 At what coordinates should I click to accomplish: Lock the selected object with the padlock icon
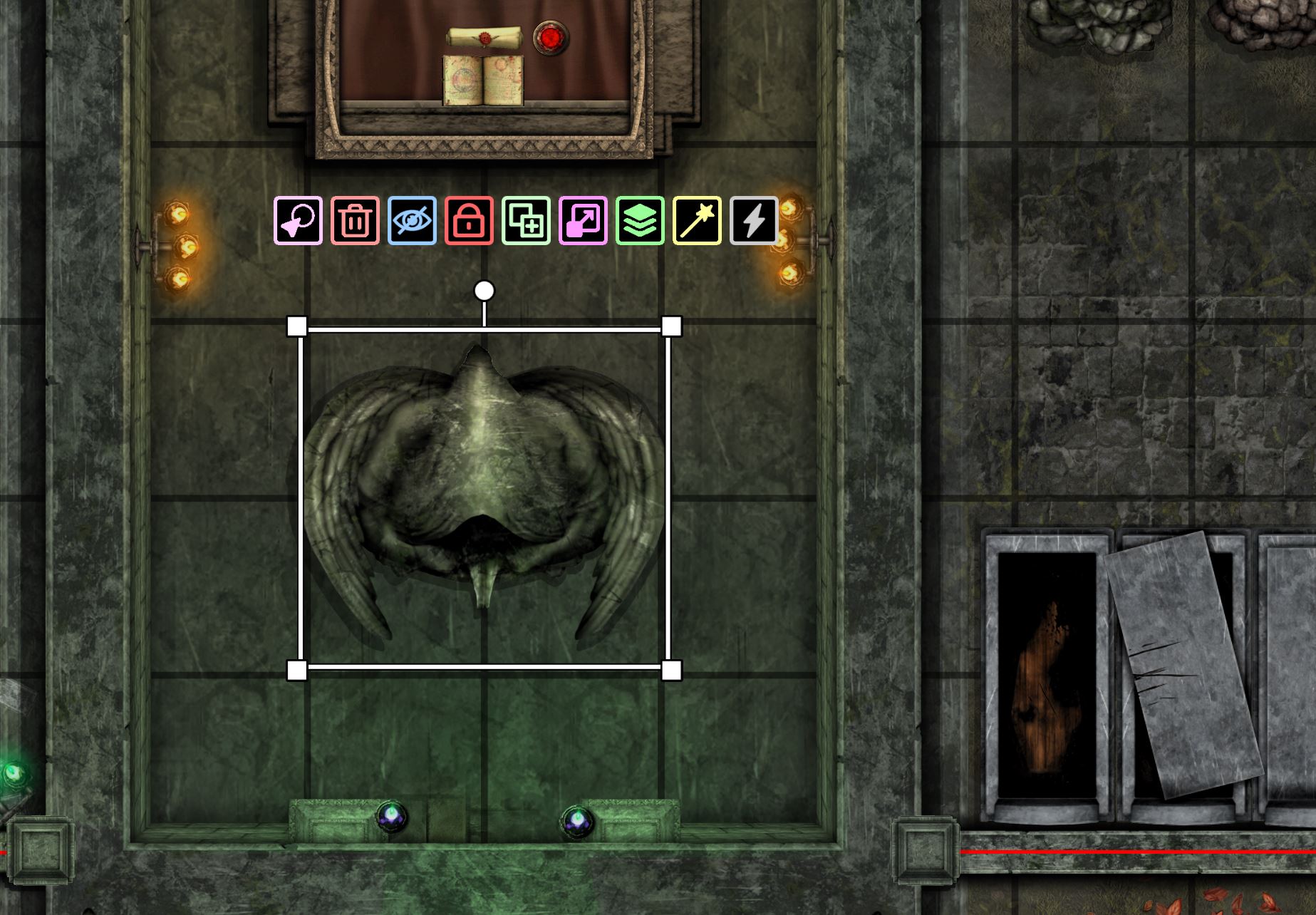coord(469,221)
